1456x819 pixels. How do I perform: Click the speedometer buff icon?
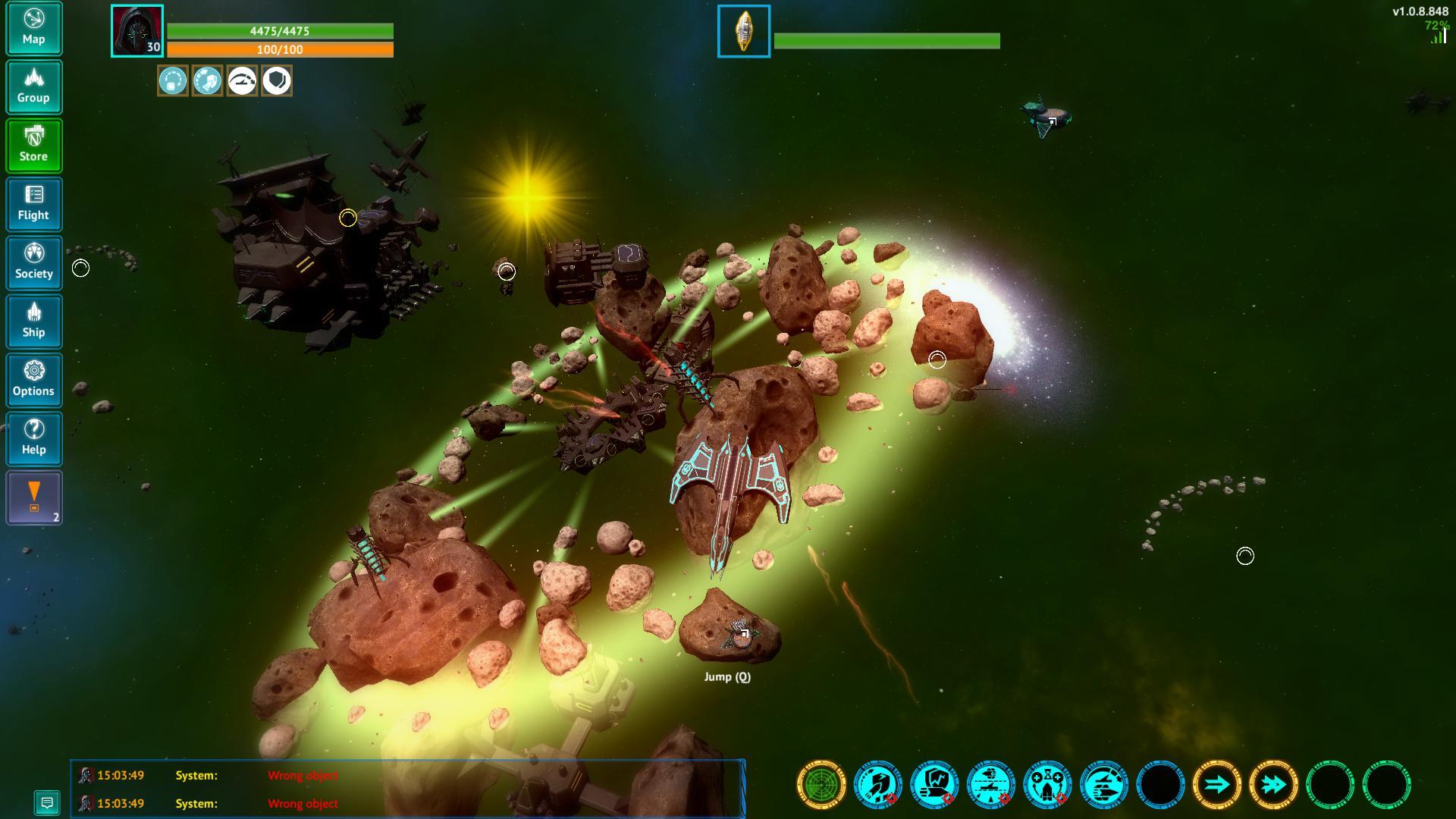(x=241, y=80)
